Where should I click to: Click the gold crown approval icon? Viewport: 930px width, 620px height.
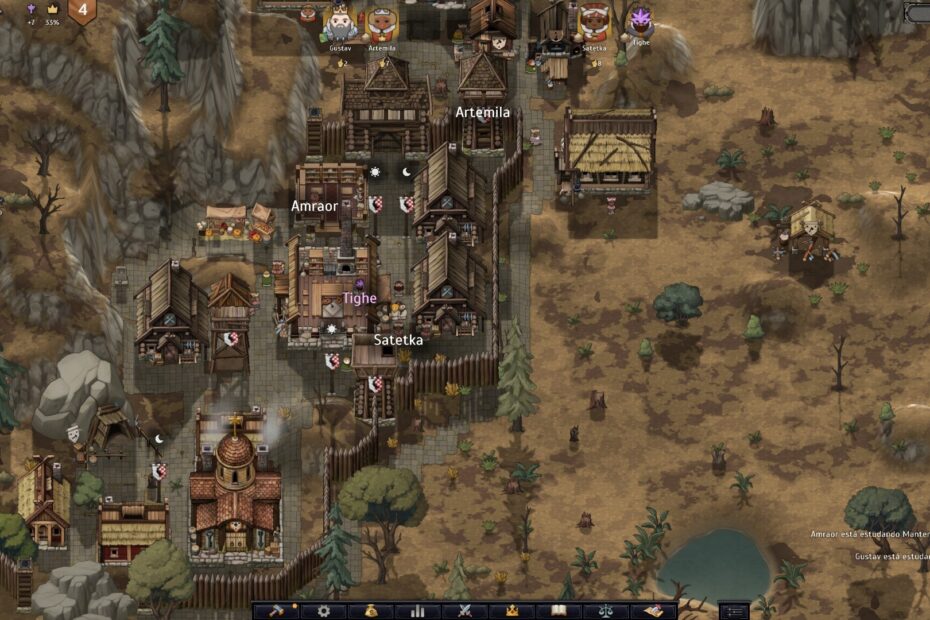[52, 7]
